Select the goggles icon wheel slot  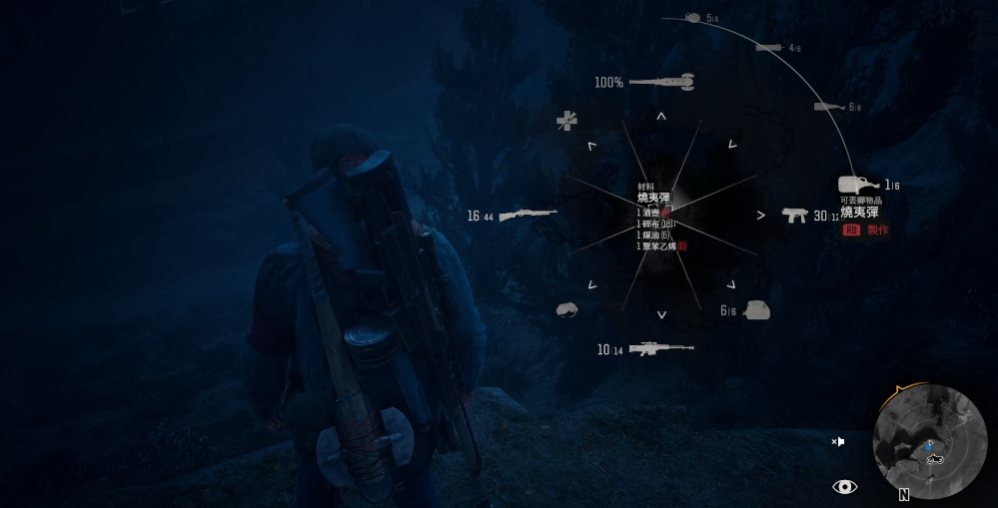click(567, 310)
